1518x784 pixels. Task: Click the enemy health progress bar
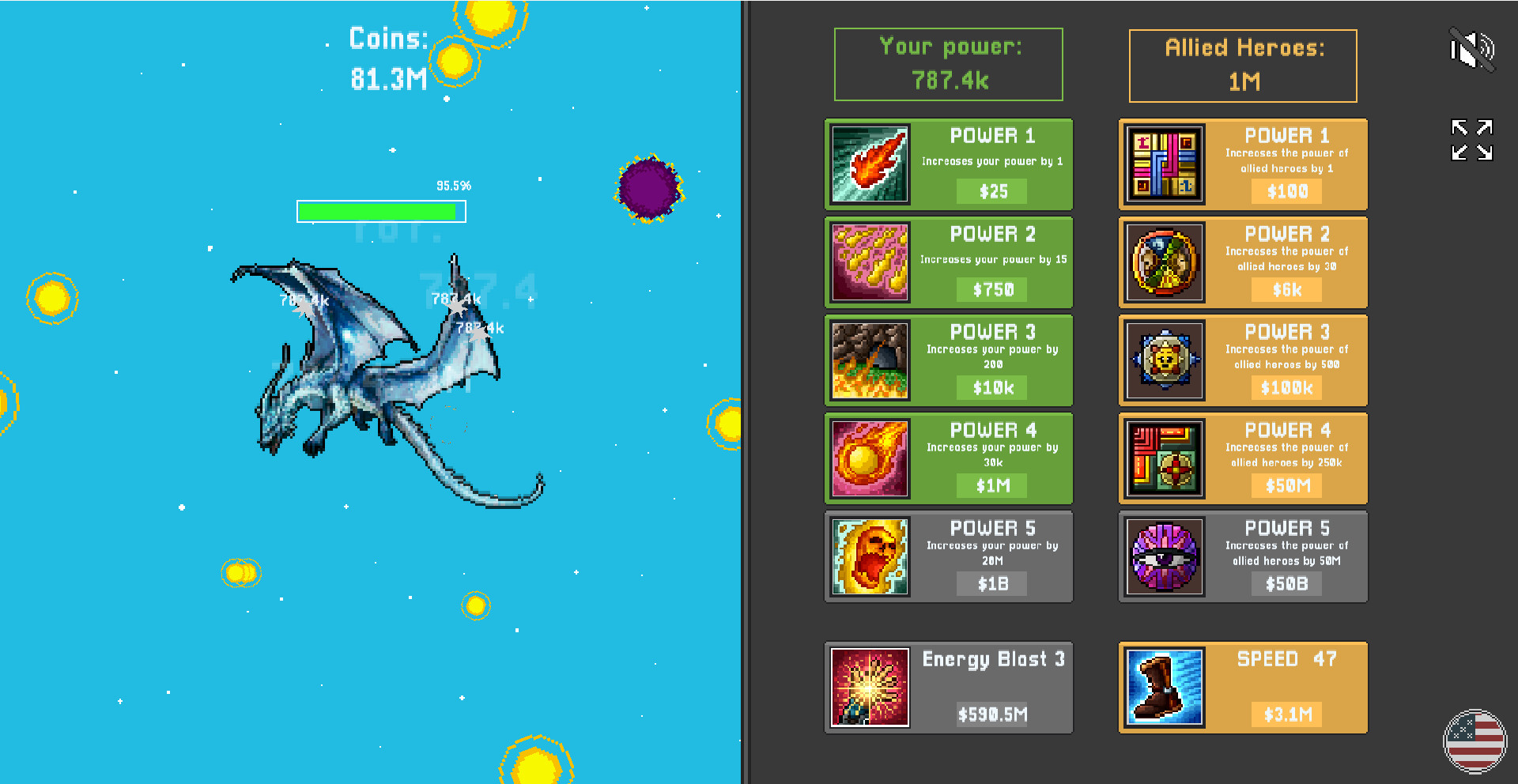380,211
